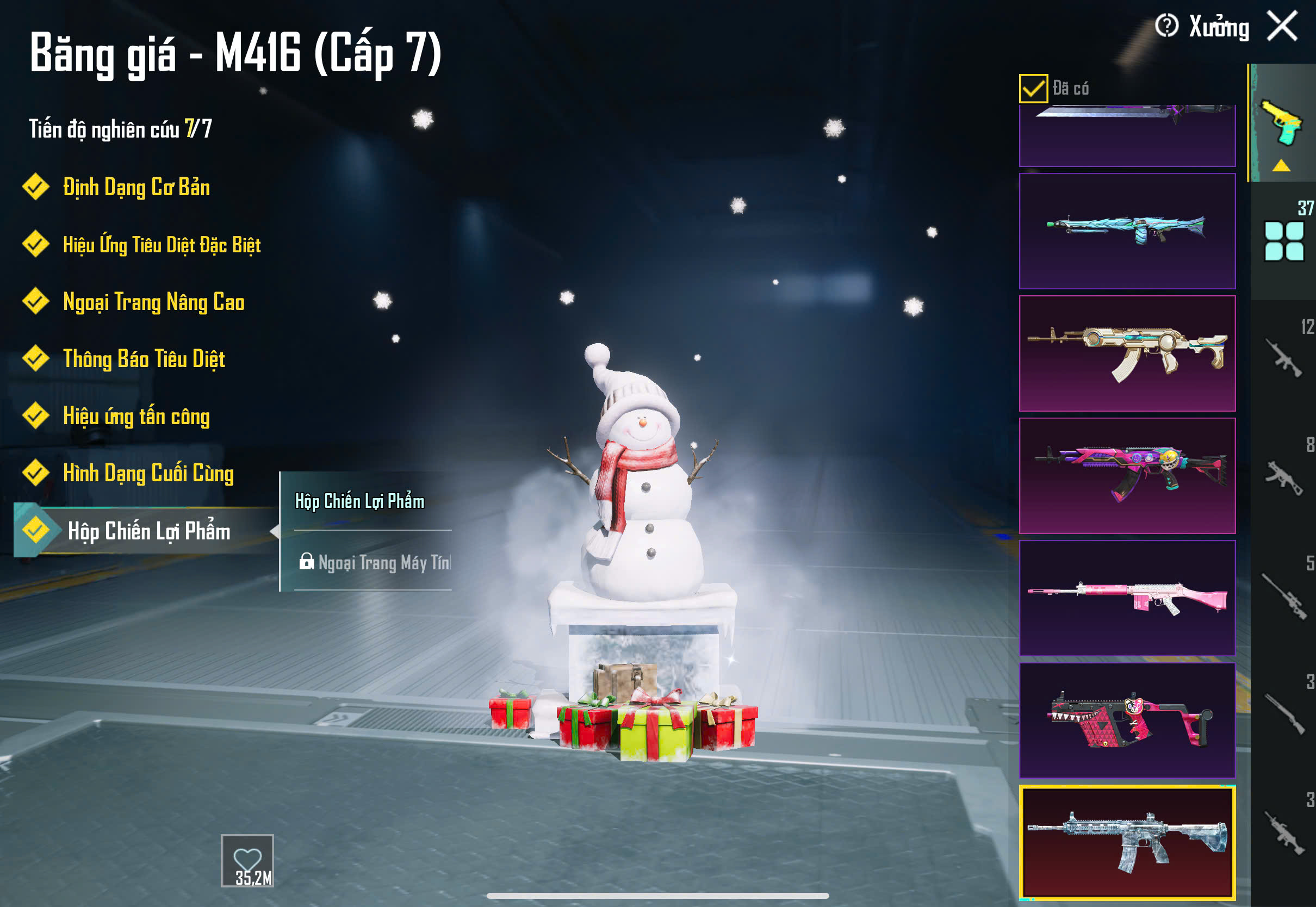Select the teal dragon rifle skin thumbnail
Screen dimensions: 1316x907
pyautogui.click(x=1127, y=231)
